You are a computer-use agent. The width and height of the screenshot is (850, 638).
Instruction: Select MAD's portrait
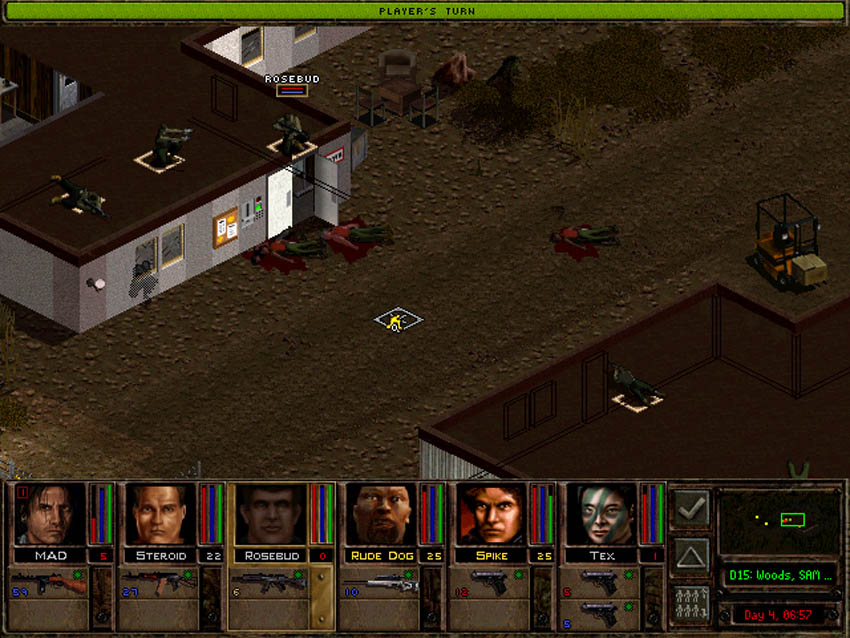(x=49, y=515)
